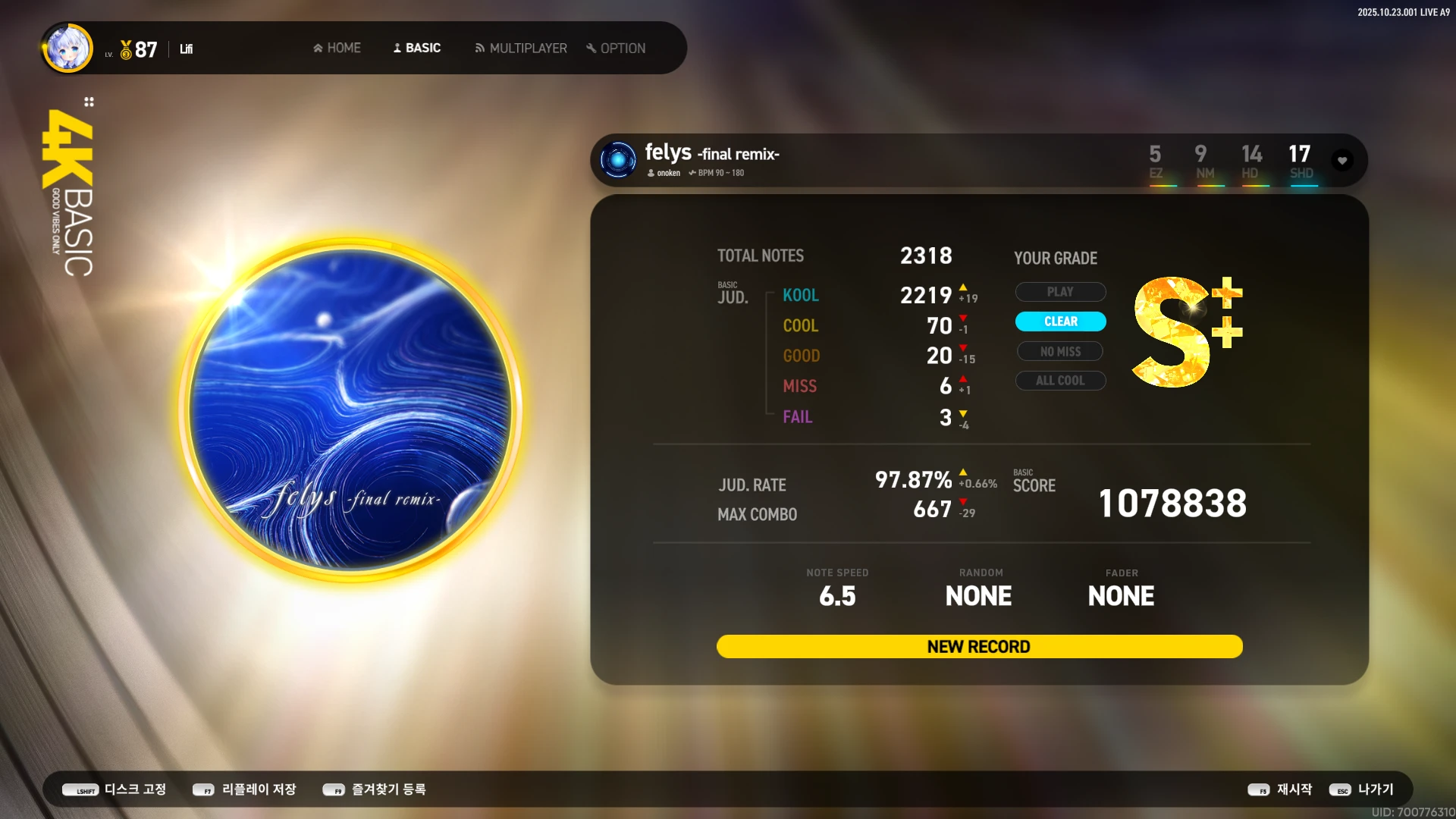This screenshot has width=1456, height=819.
Task: Click the NEW RECORD banner
Action: [x=979, y=646]
